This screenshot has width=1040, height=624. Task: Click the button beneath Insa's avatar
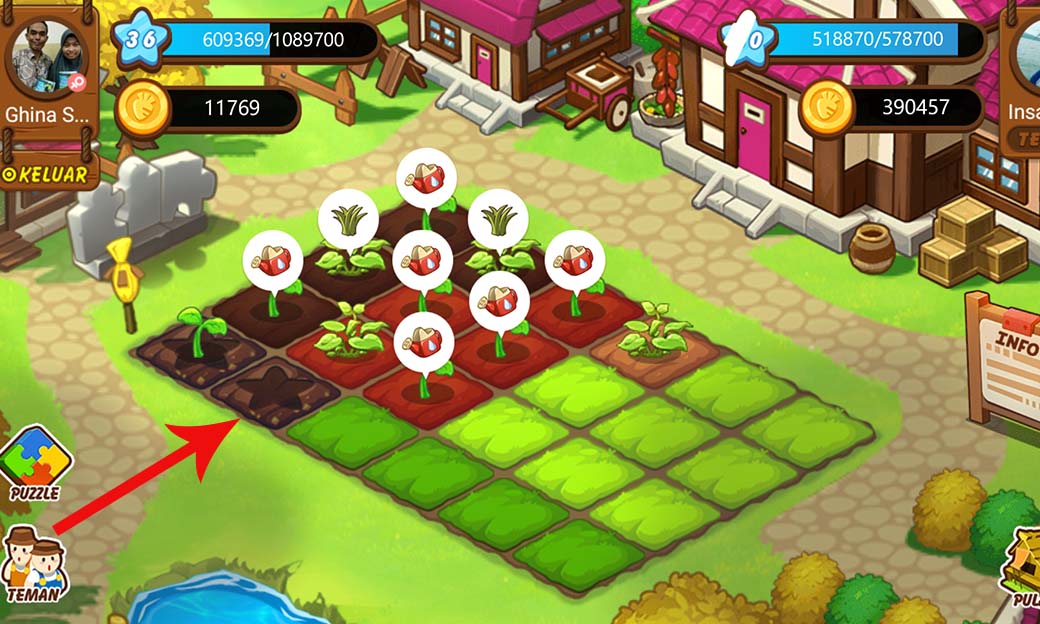click(x=1024, y=142)
